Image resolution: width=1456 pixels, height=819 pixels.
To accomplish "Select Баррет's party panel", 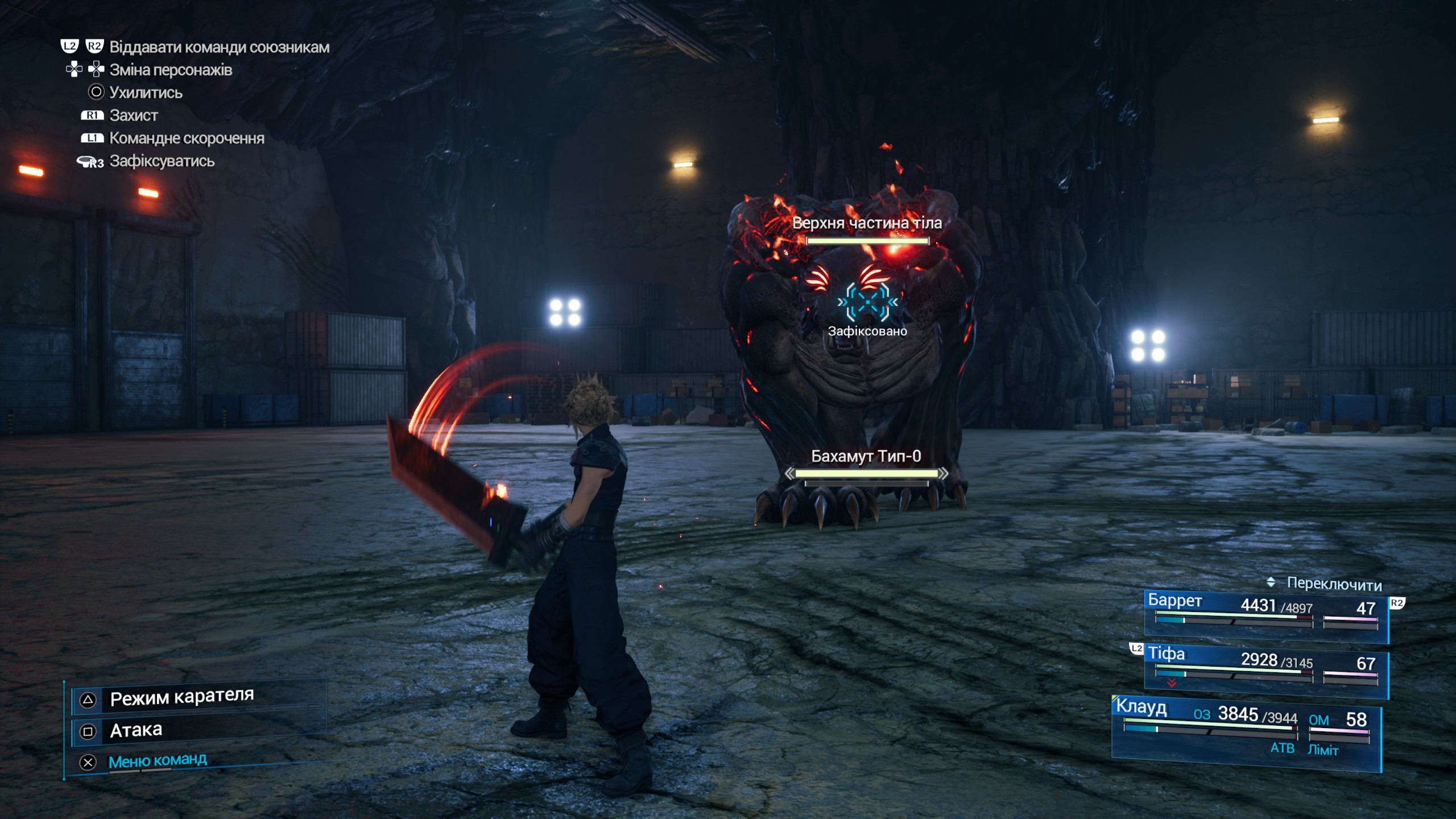I will pyautogui.click(x=1265, y=615).
